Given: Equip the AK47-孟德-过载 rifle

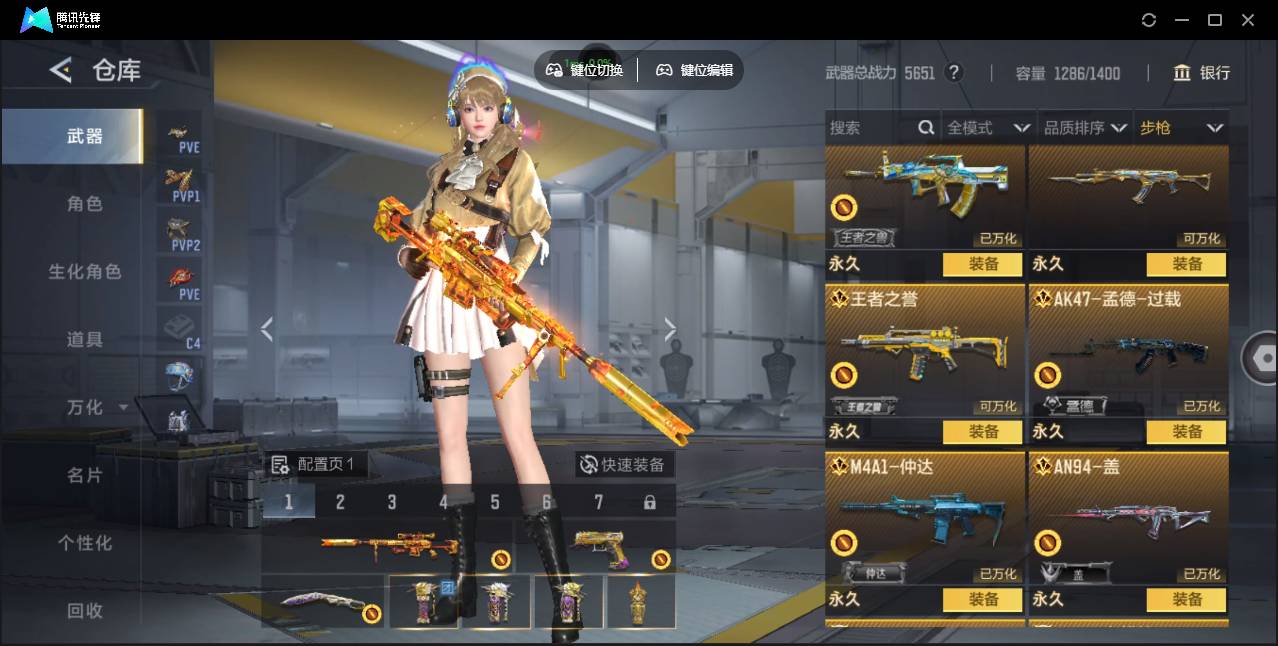Looking at the screenshot, I should pos(1186,432).
